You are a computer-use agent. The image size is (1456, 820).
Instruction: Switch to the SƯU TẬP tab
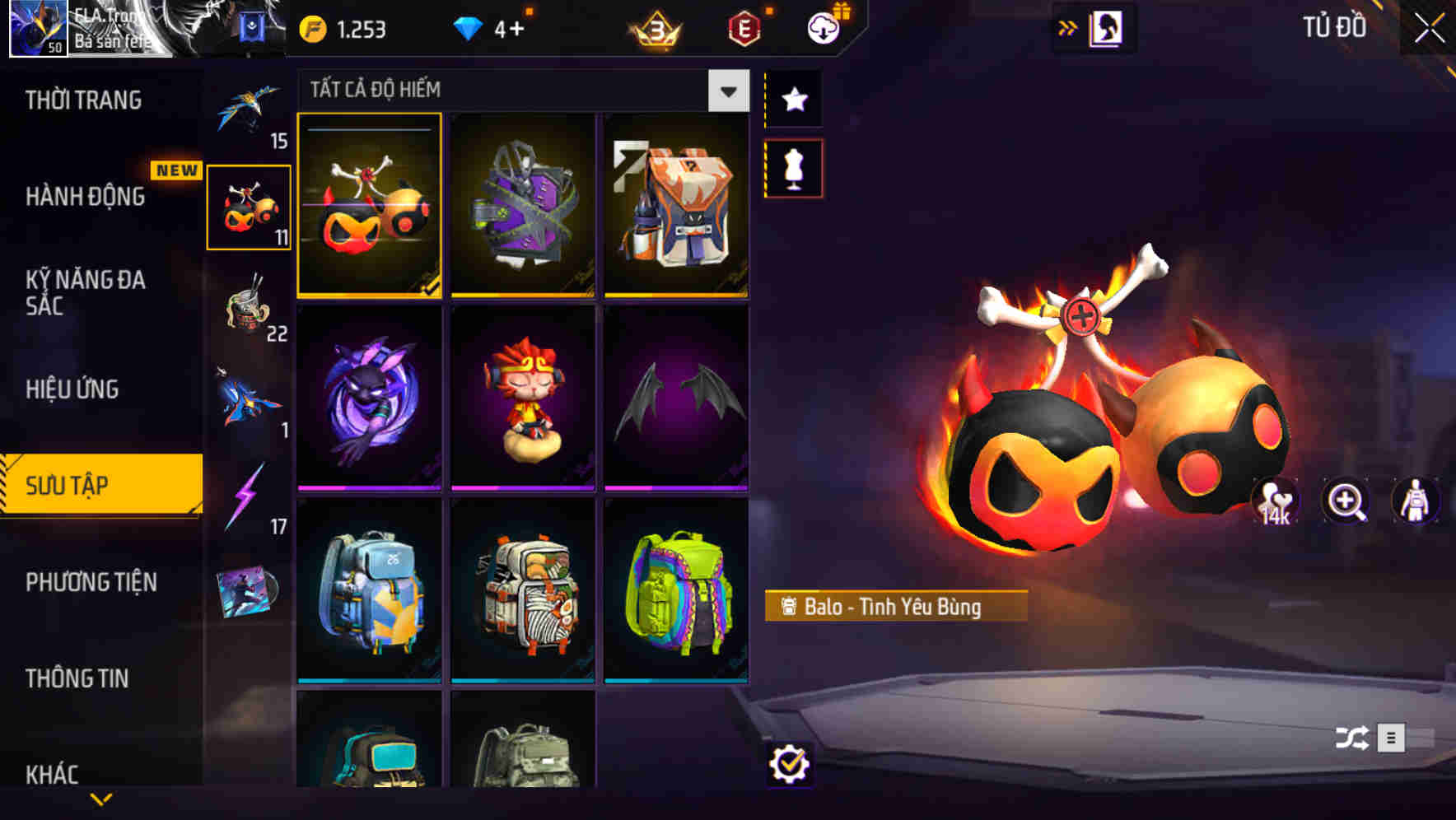[99, 485]
